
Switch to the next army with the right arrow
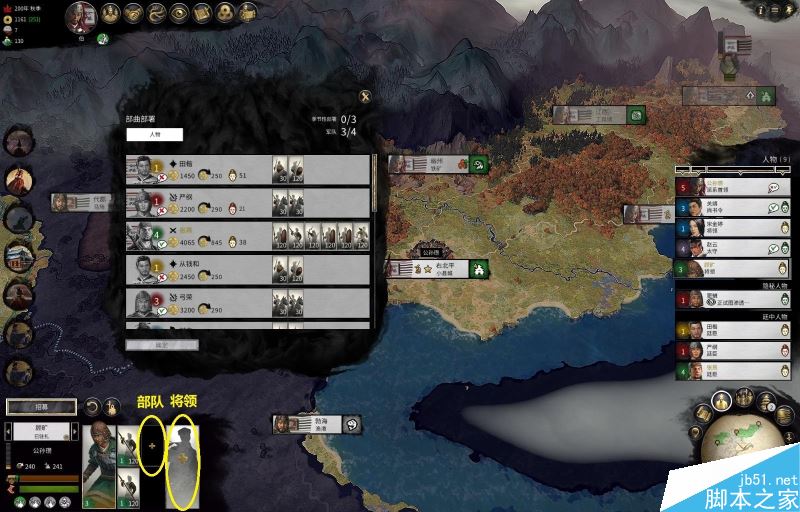[72, 432]
